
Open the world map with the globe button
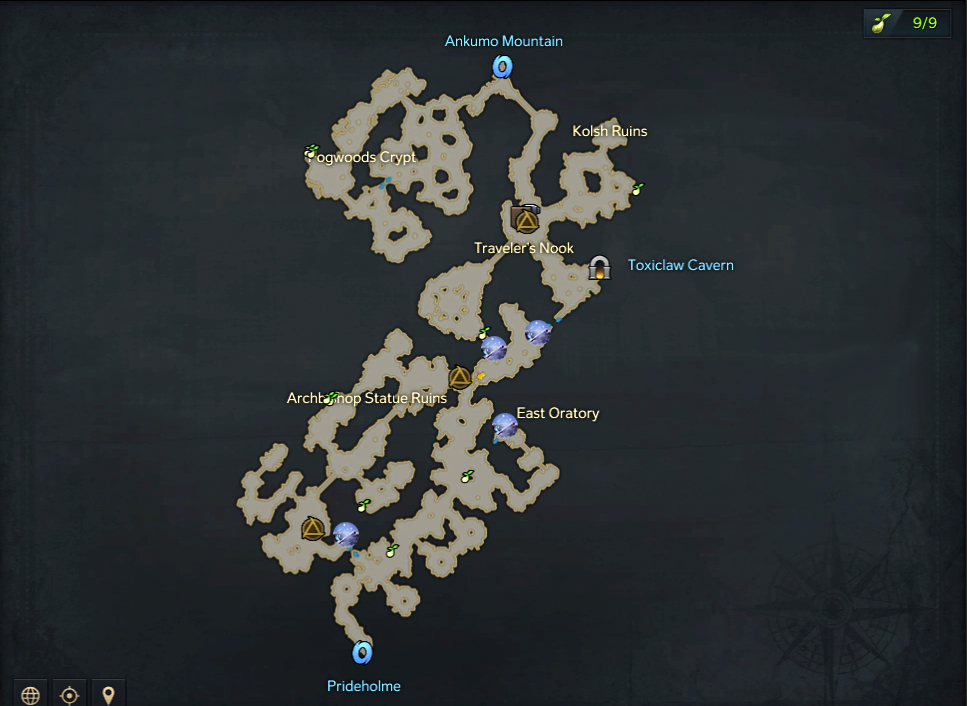click(31, 694)
